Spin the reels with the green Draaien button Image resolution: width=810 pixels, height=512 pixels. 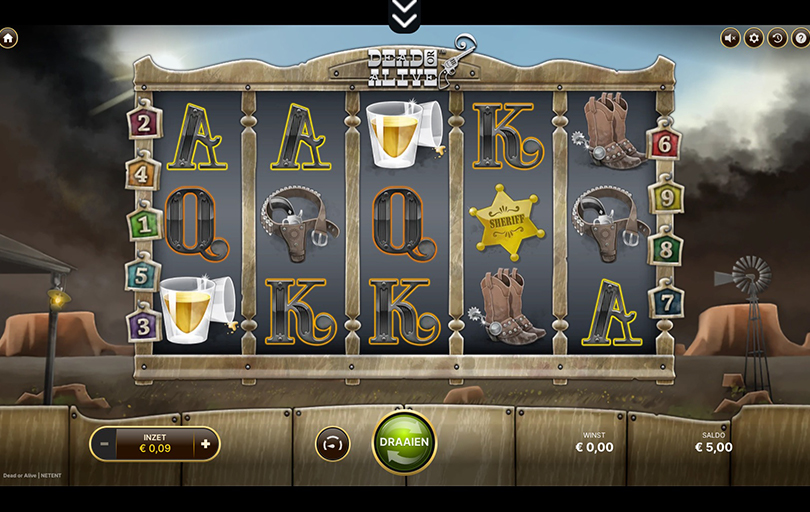pyautogui.click(x=404, y=442)
